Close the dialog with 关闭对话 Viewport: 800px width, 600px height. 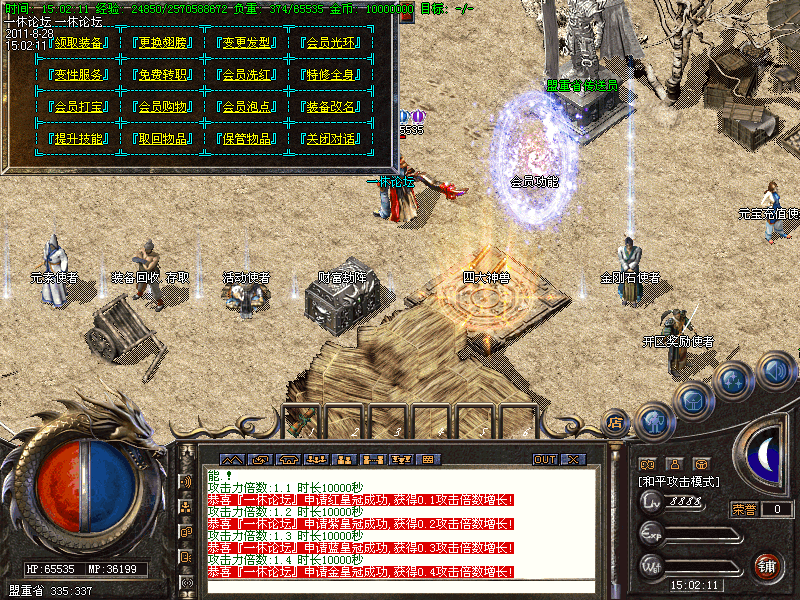[x=329, y=139]
